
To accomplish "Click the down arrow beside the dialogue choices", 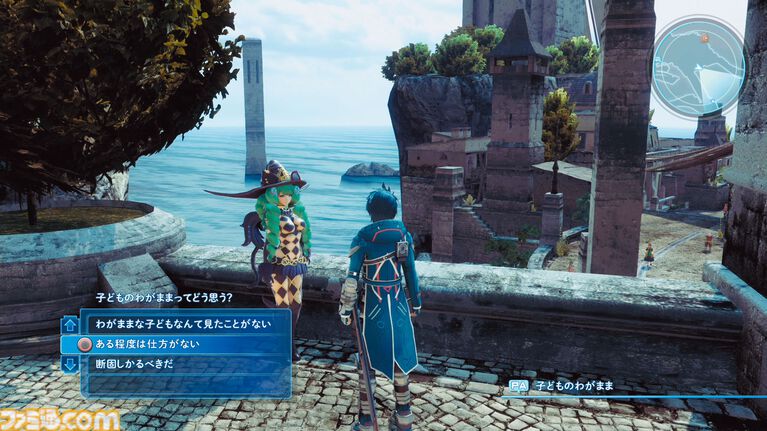I will pos(70,364).
